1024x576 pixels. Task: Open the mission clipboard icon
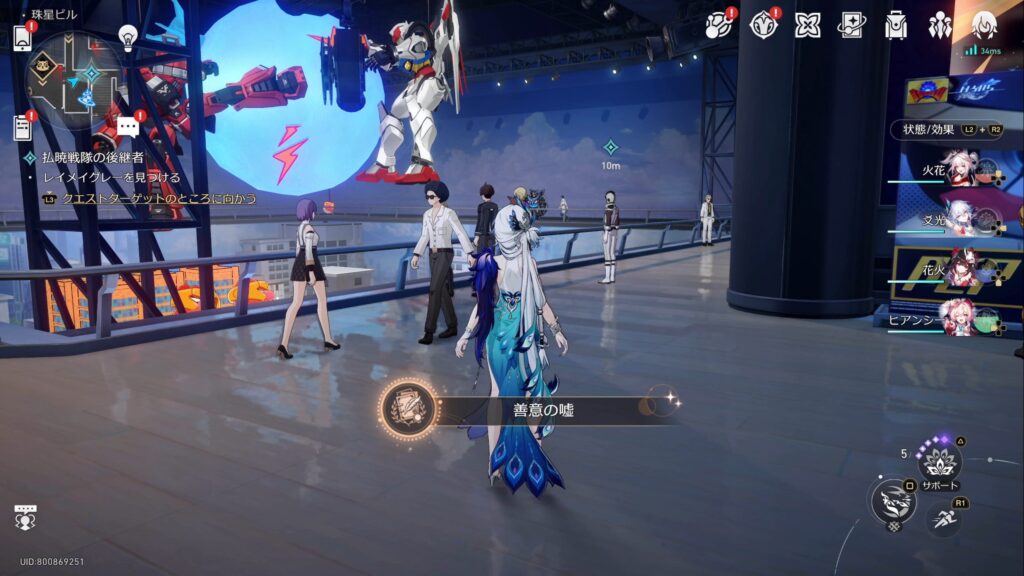23,127
